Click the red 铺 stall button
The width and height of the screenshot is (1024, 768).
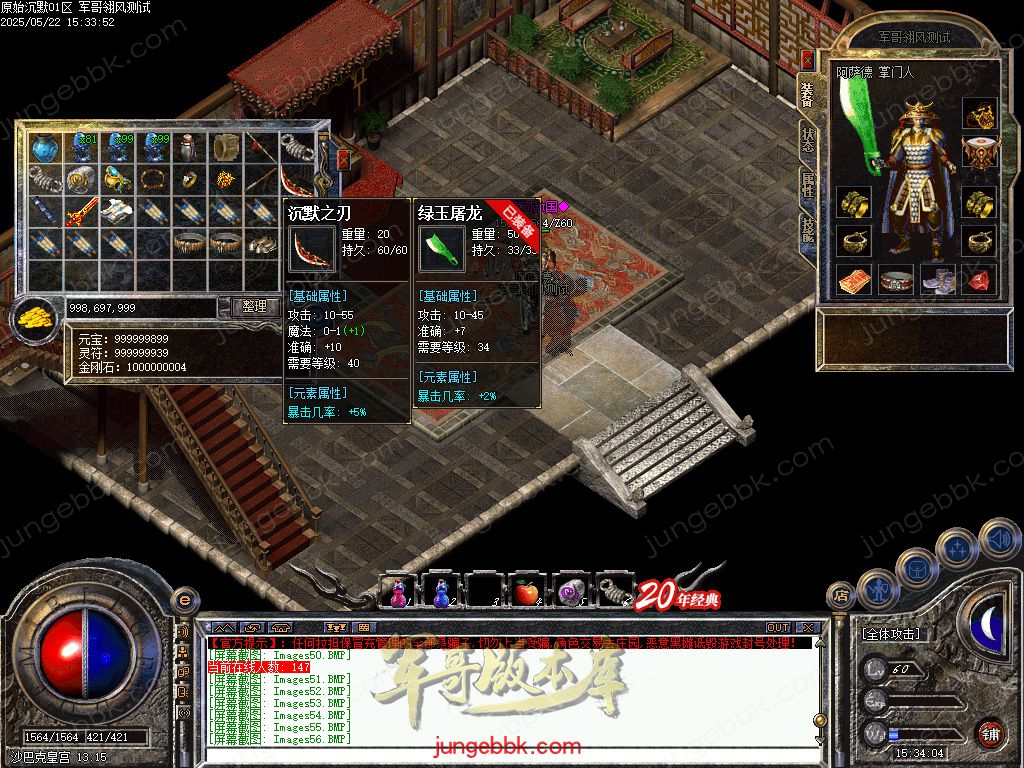pyautogui.click(x=990, y=732)
